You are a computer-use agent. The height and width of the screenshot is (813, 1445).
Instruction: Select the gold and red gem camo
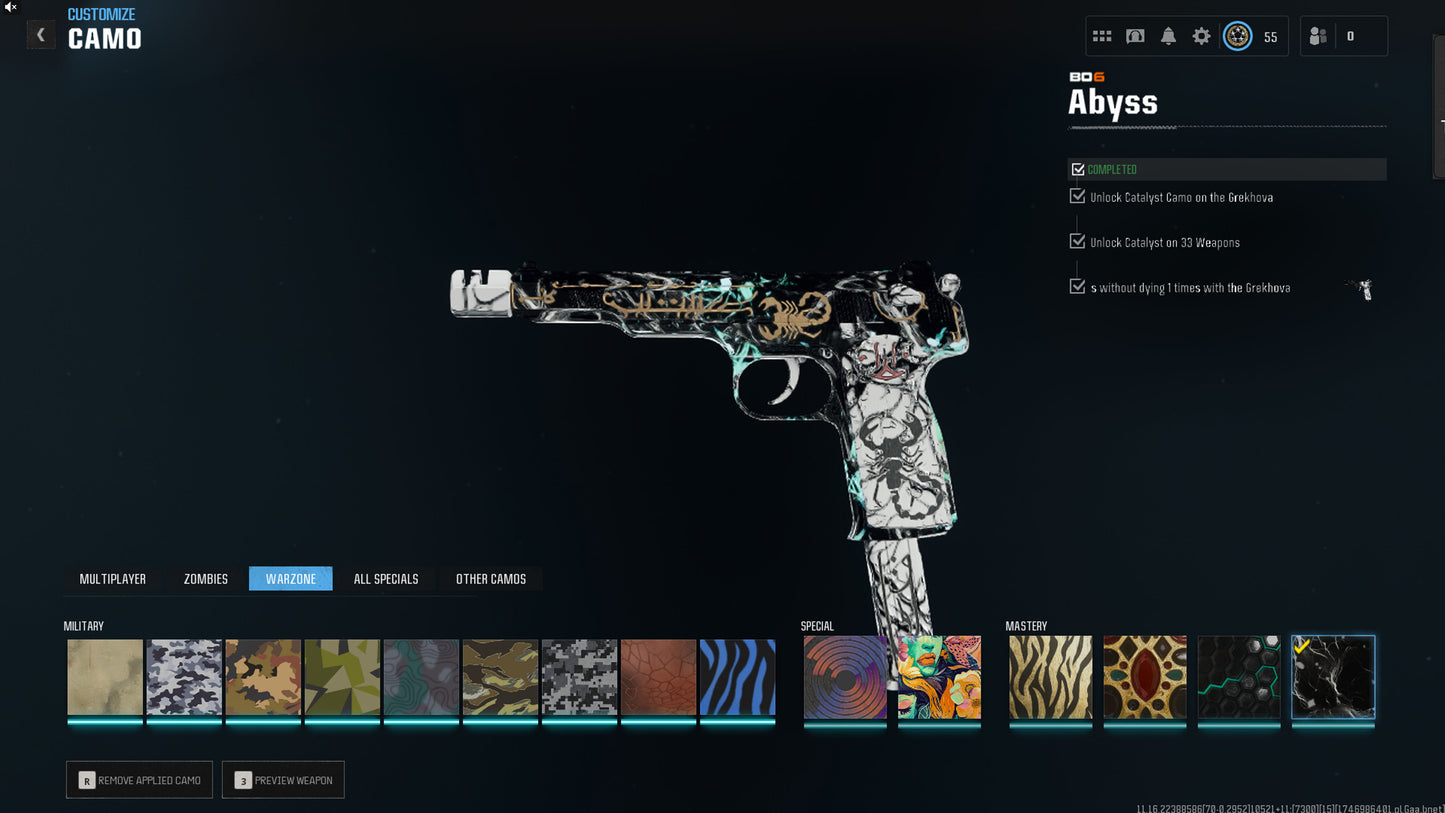(1145, 678)
